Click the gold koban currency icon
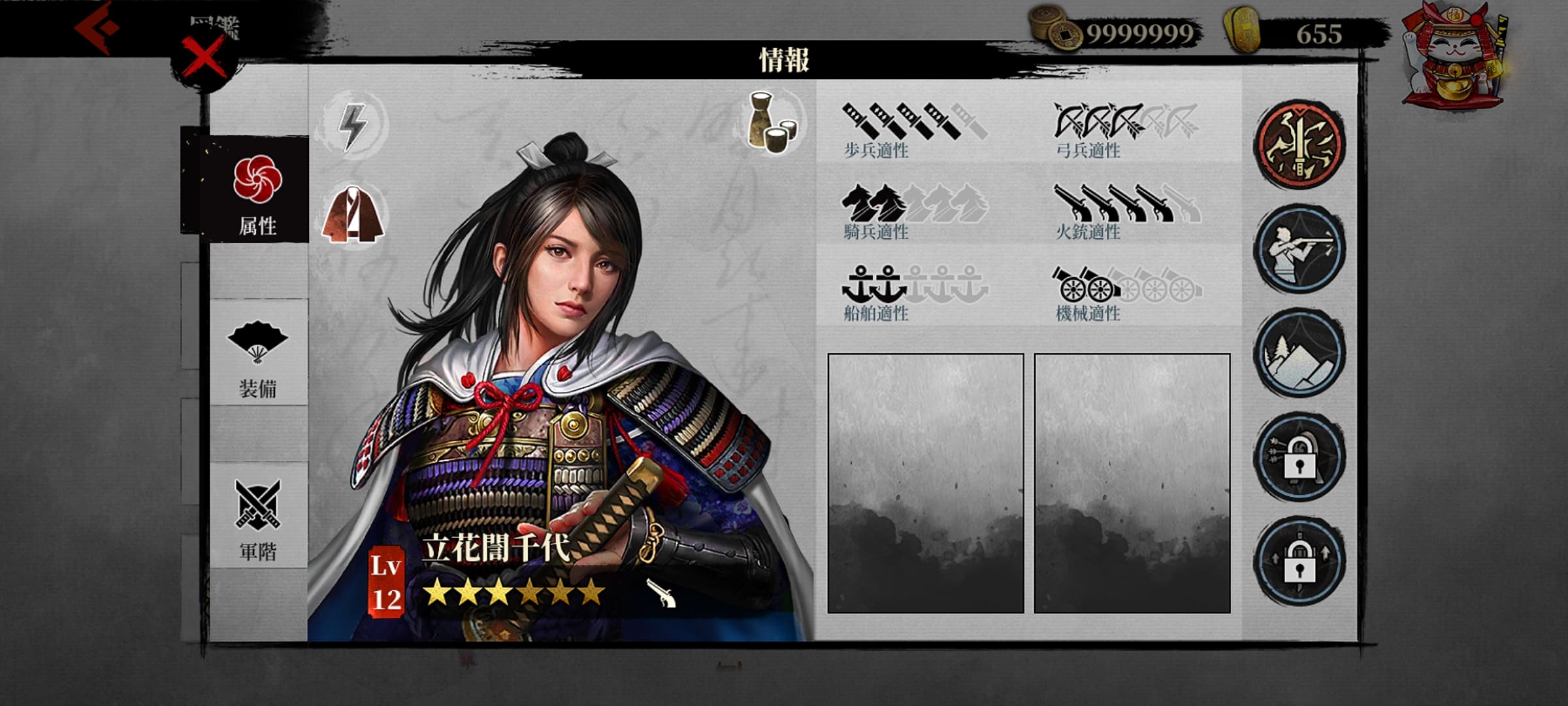Image resolution: width=1568 pixels, height=706 pixels. [1241, 29]
